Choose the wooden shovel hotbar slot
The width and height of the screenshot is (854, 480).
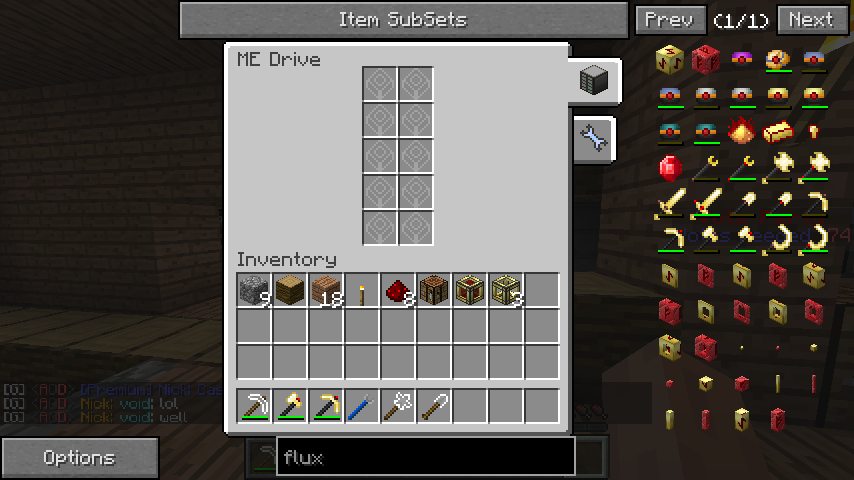[434, 406]
